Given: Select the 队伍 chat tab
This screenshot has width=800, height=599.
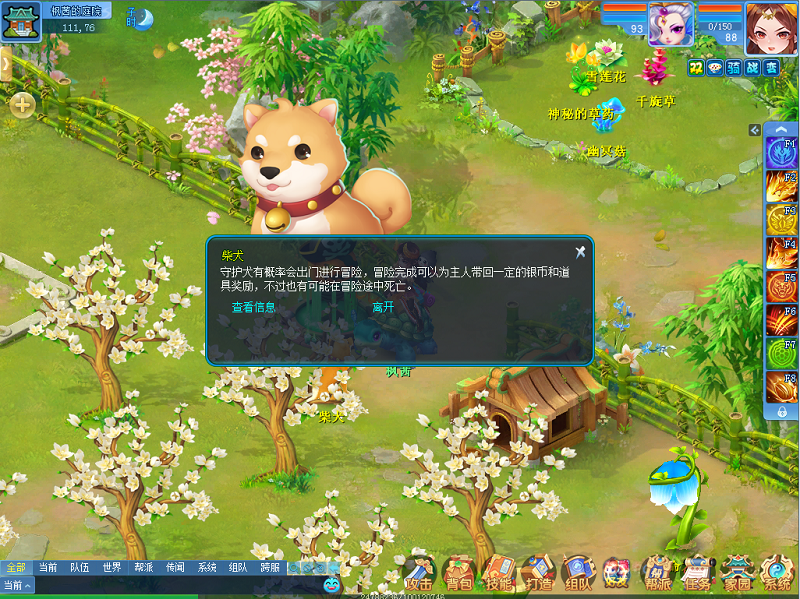Looking at the screenshot, I should point(79,567).
